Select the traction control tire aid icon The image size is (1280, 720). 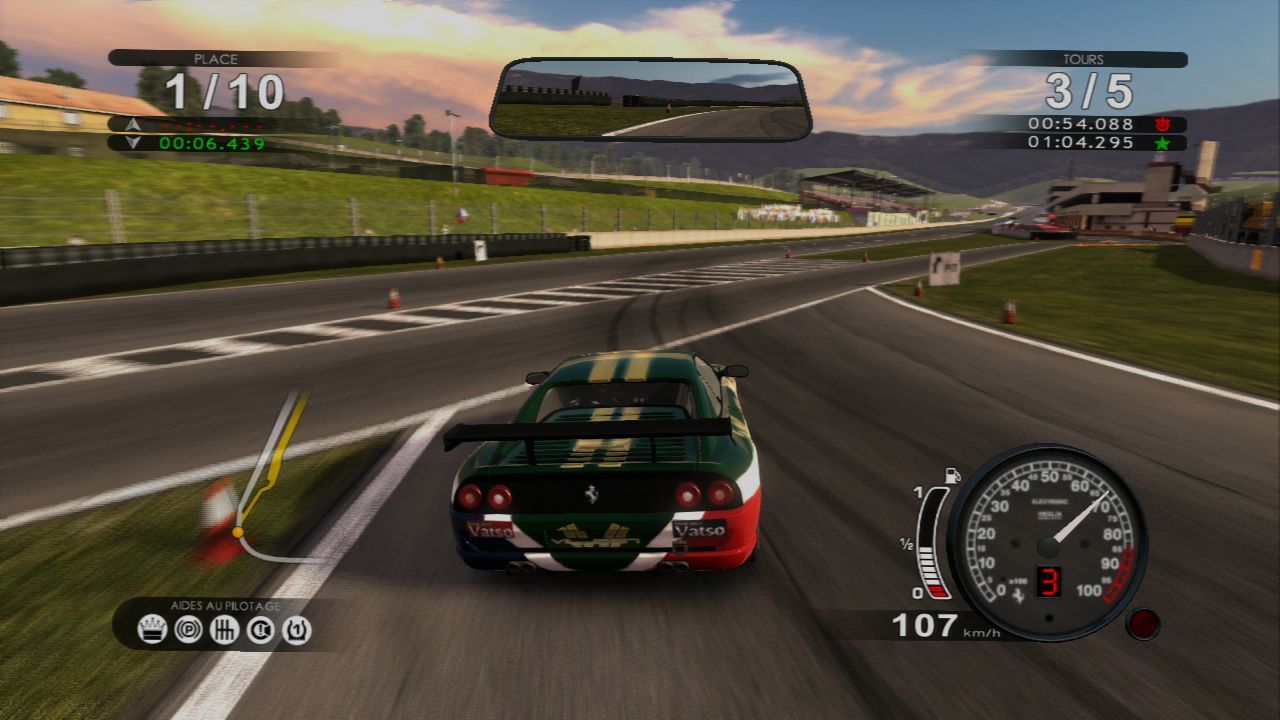point(294,629)
